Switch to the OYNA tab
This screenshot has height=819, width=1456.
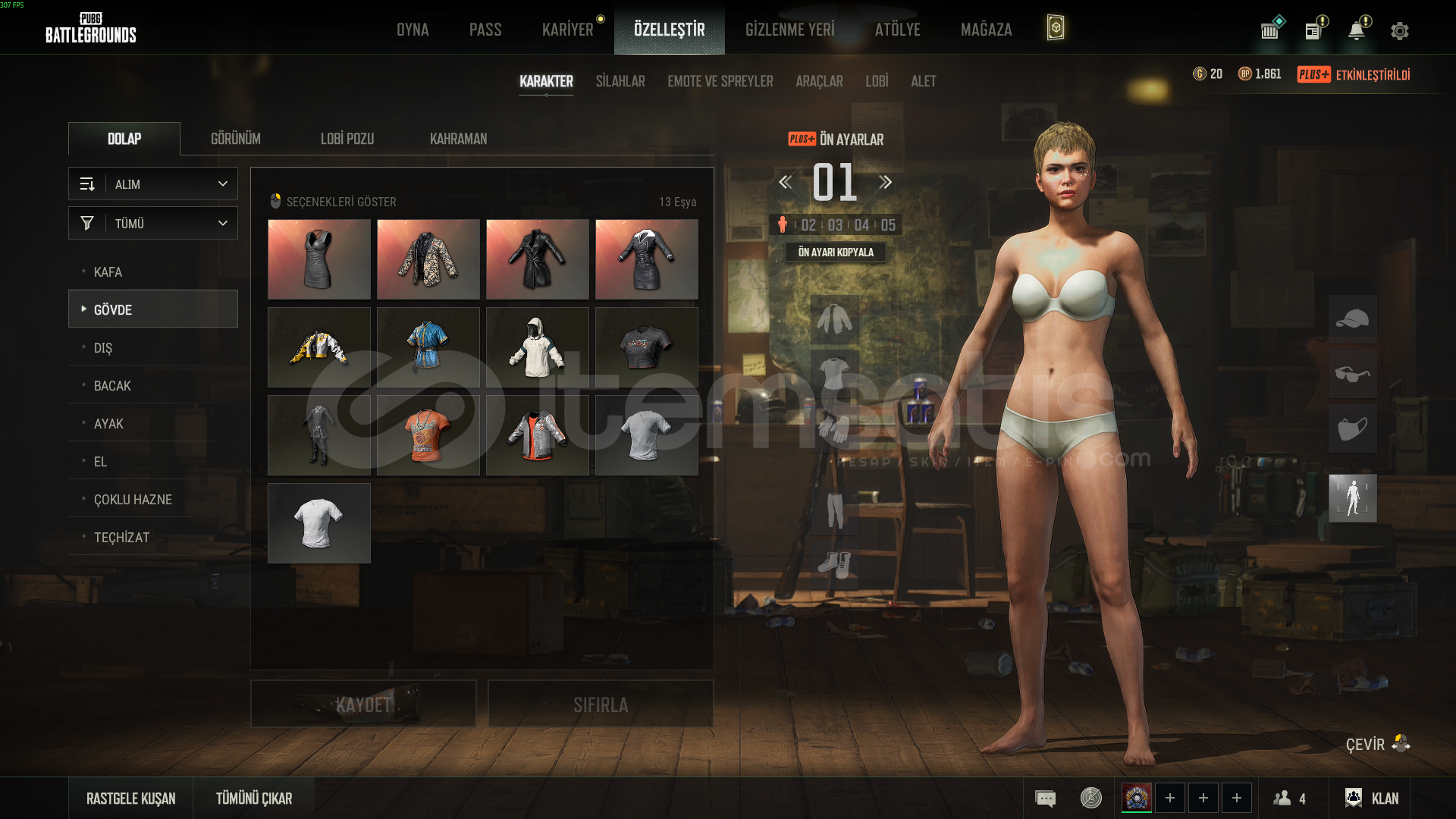point(413,30)
